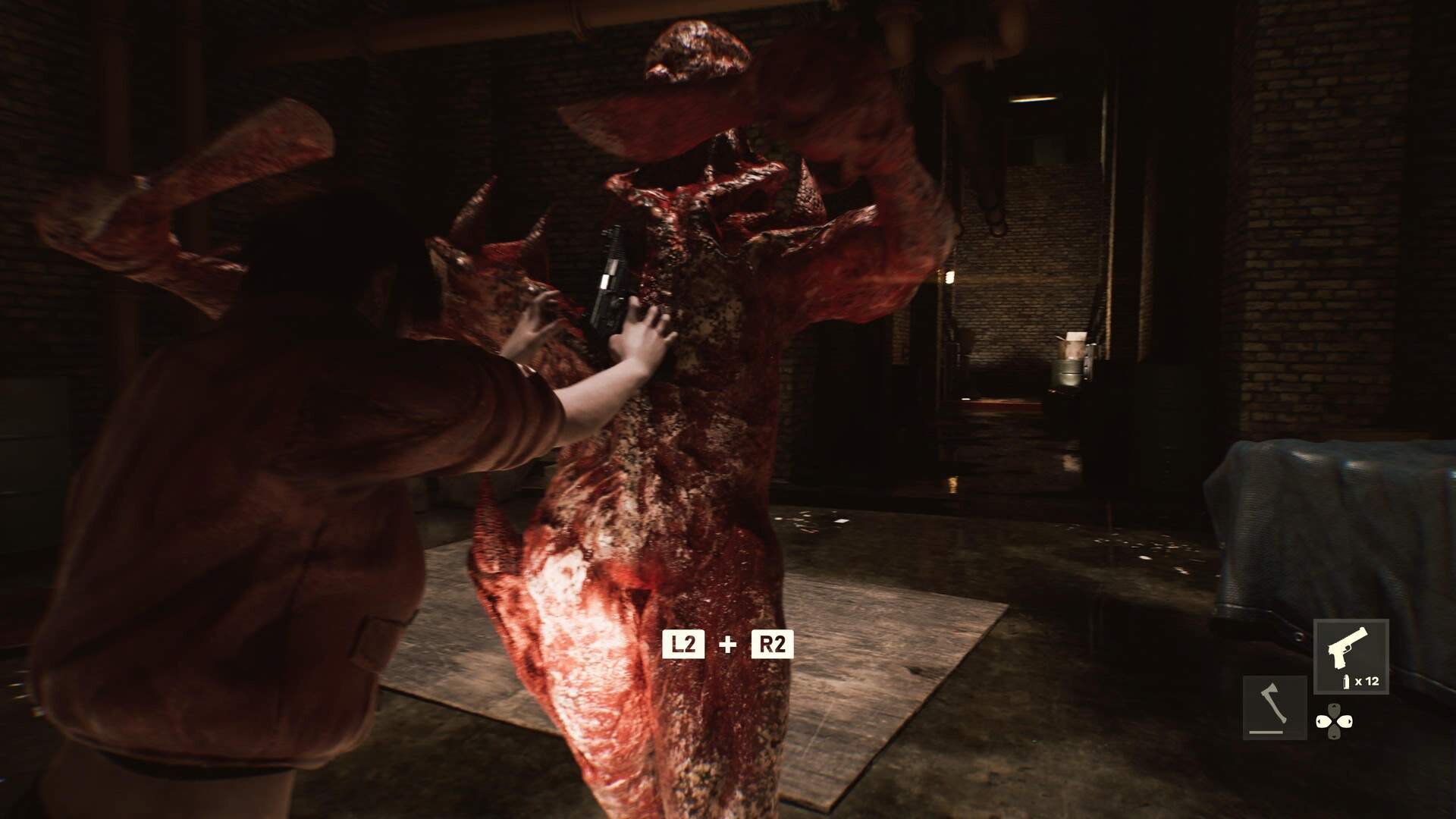
Task: Click the x12 ammo counter text
Action: pos(1366,681)
